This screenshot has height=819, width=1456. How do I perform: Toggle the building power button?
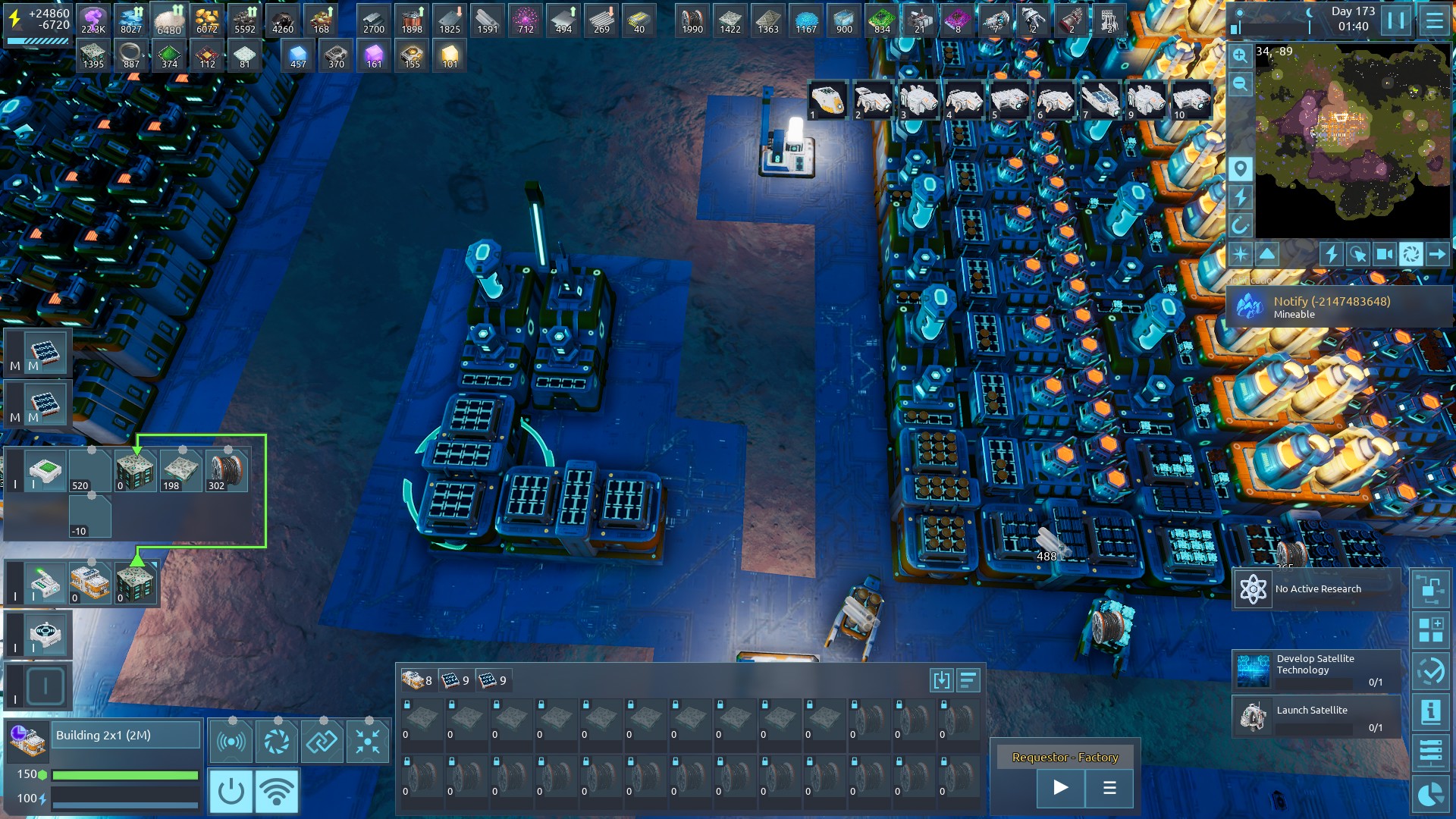click(231, 791)
